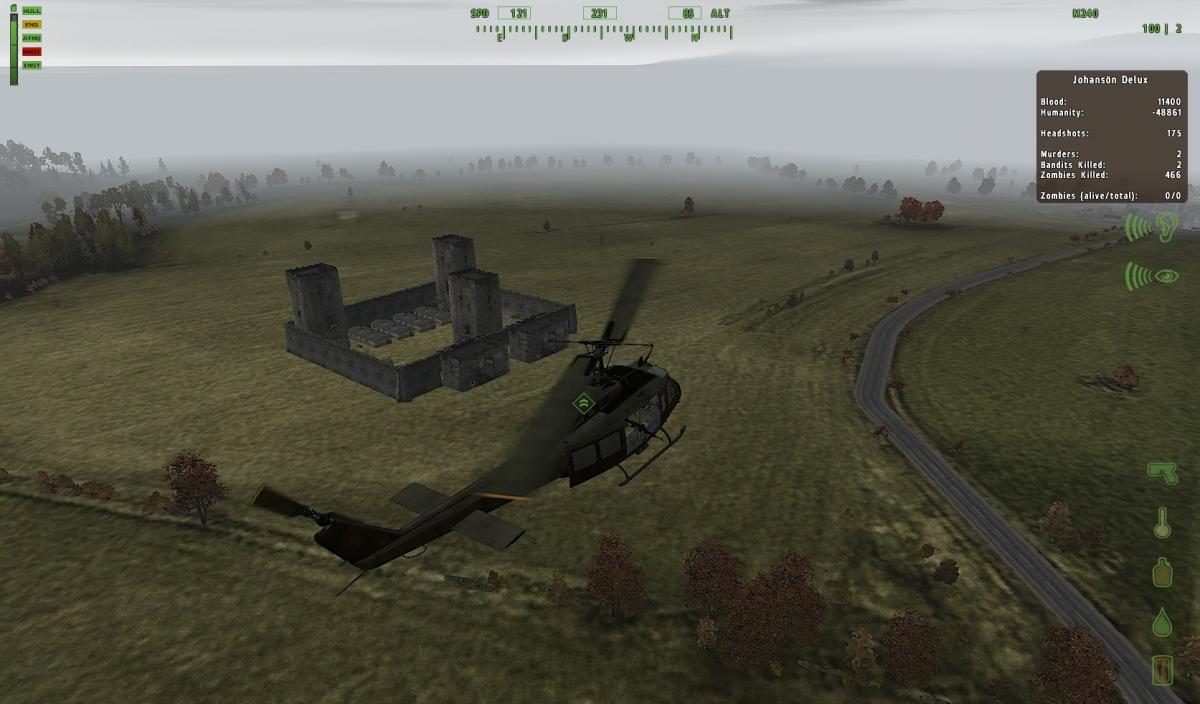The width and height of the screenshot is (1200, 704).
Task: Click the blood drop icon
Action: pyautogui.click(x=1162, y=622)
